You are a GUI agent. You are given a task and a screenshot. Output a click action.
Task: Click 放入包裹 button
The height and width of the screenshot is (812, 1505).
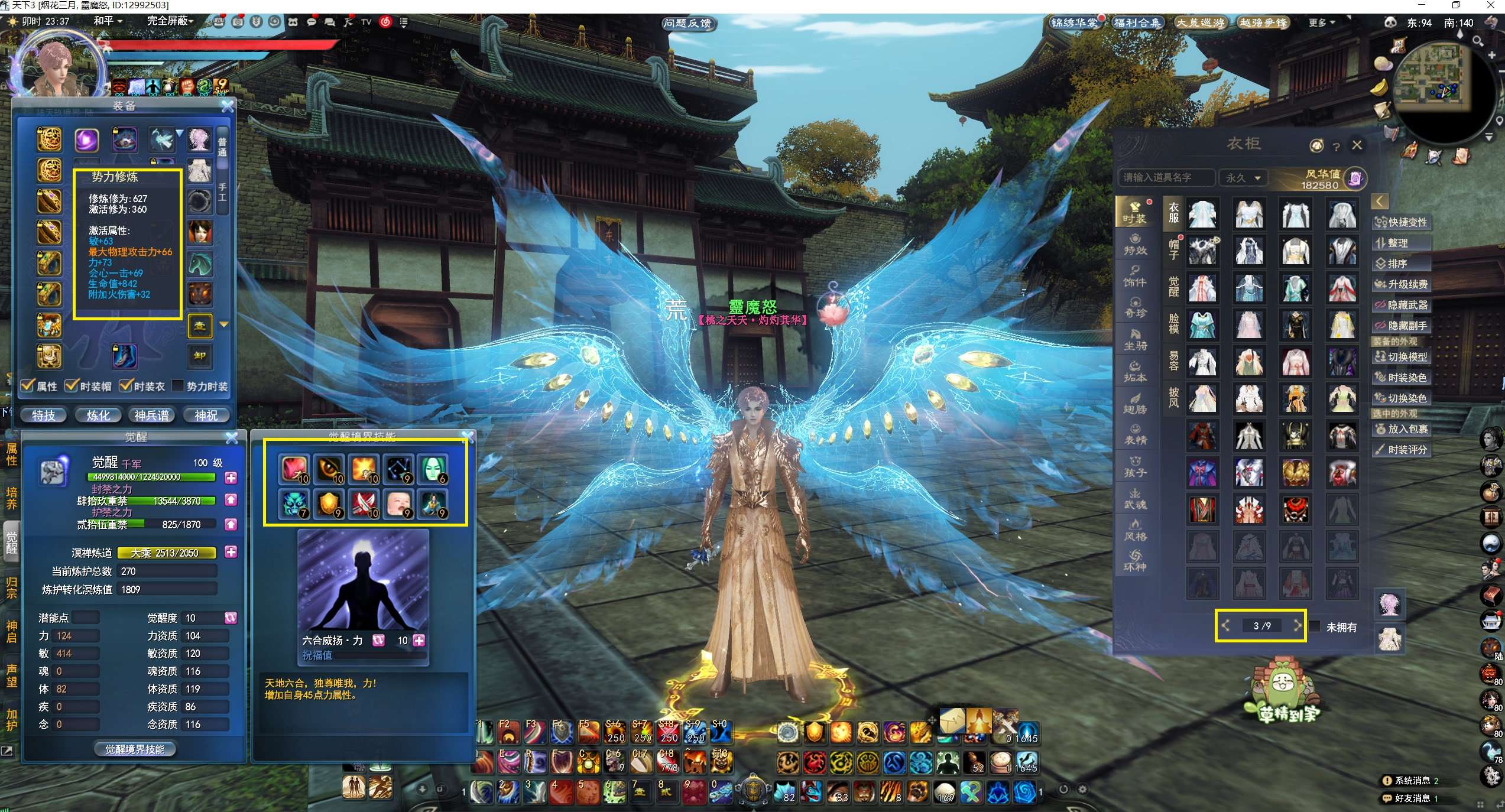click(x=1401, y=429)
